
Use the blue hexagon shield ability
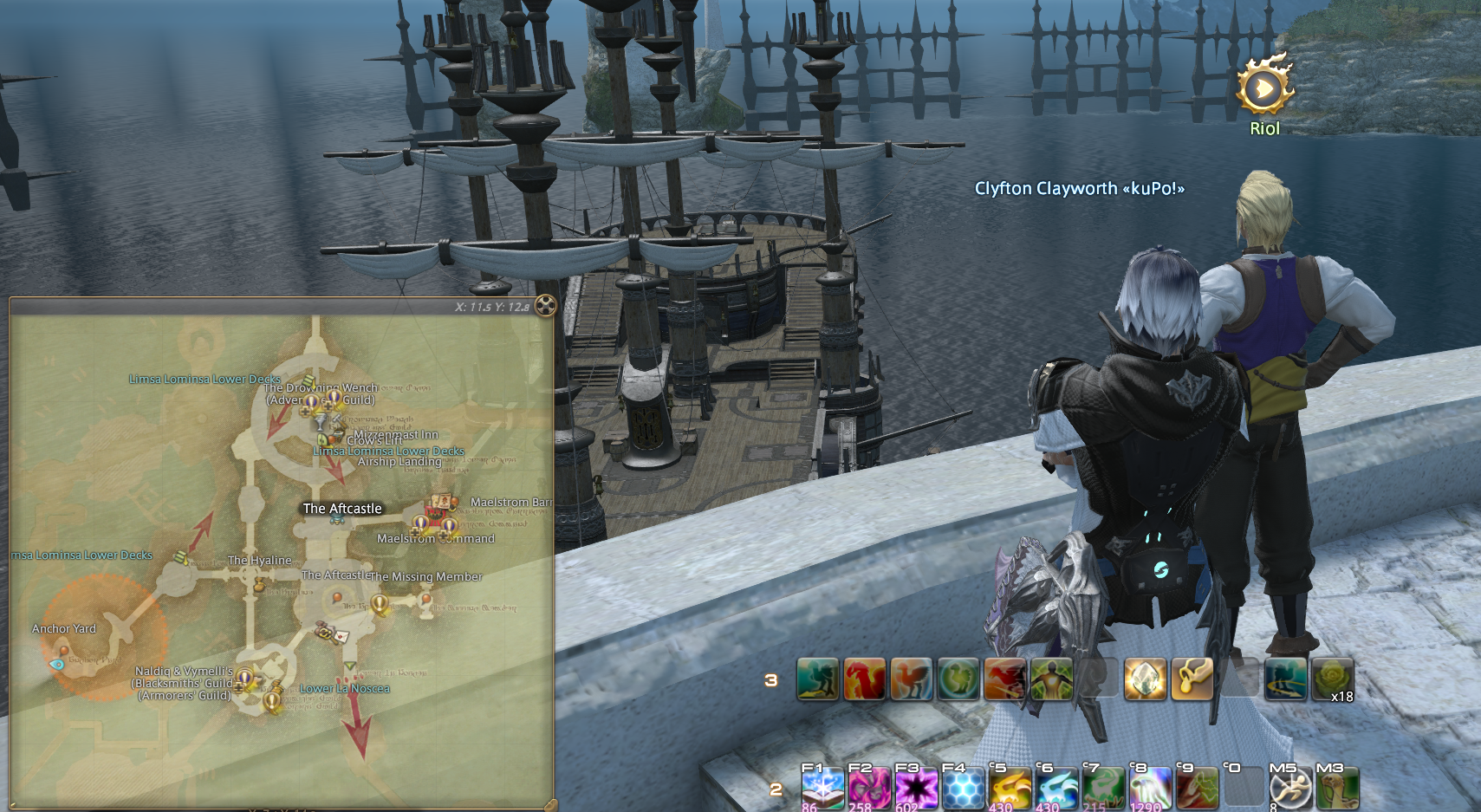point(962,788)
